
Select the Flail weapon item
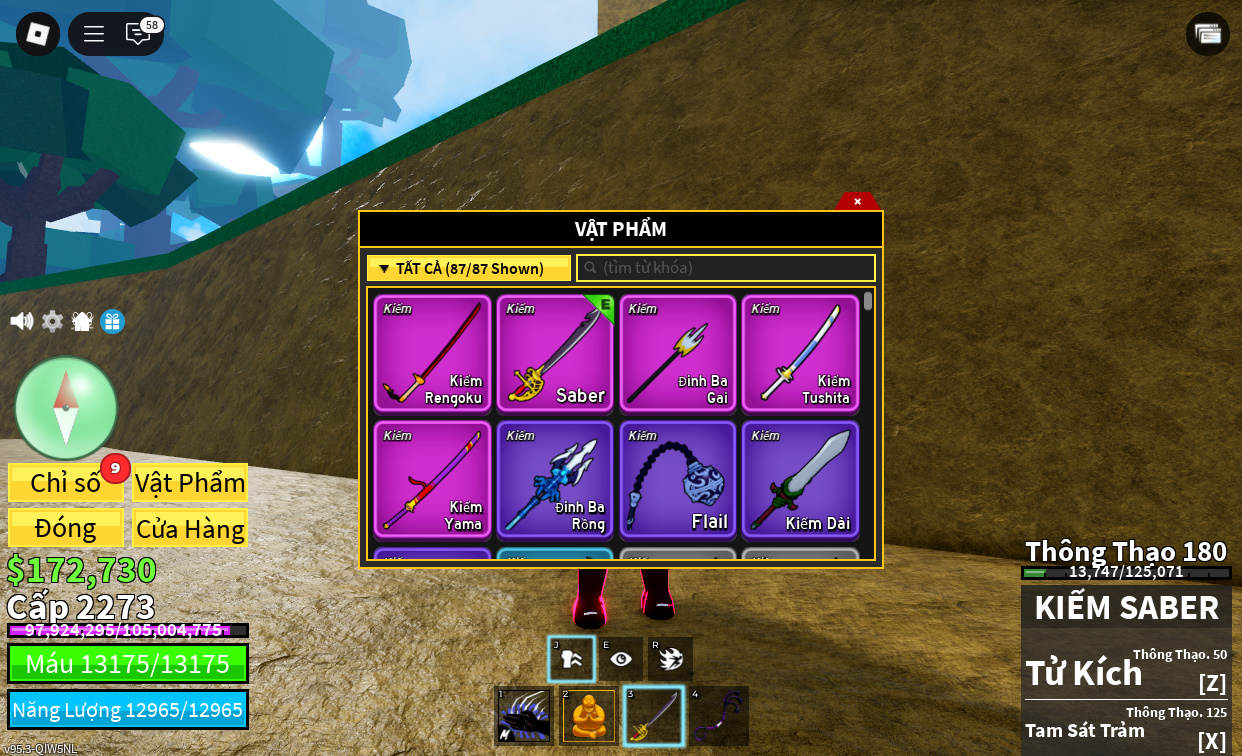[678, 480]
